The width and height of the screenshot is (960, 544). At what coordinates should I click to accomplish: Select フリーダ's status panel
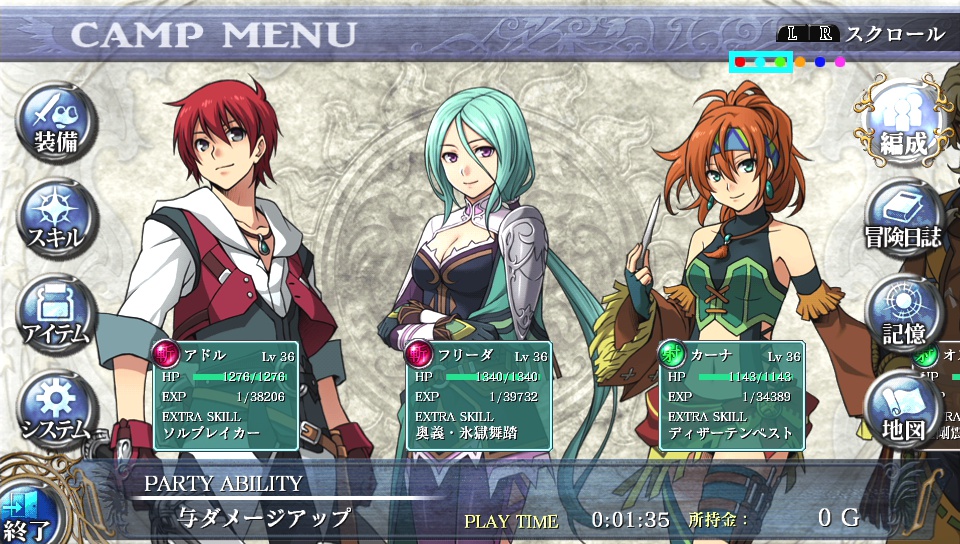pyautogui.click(x=478, y=395)
